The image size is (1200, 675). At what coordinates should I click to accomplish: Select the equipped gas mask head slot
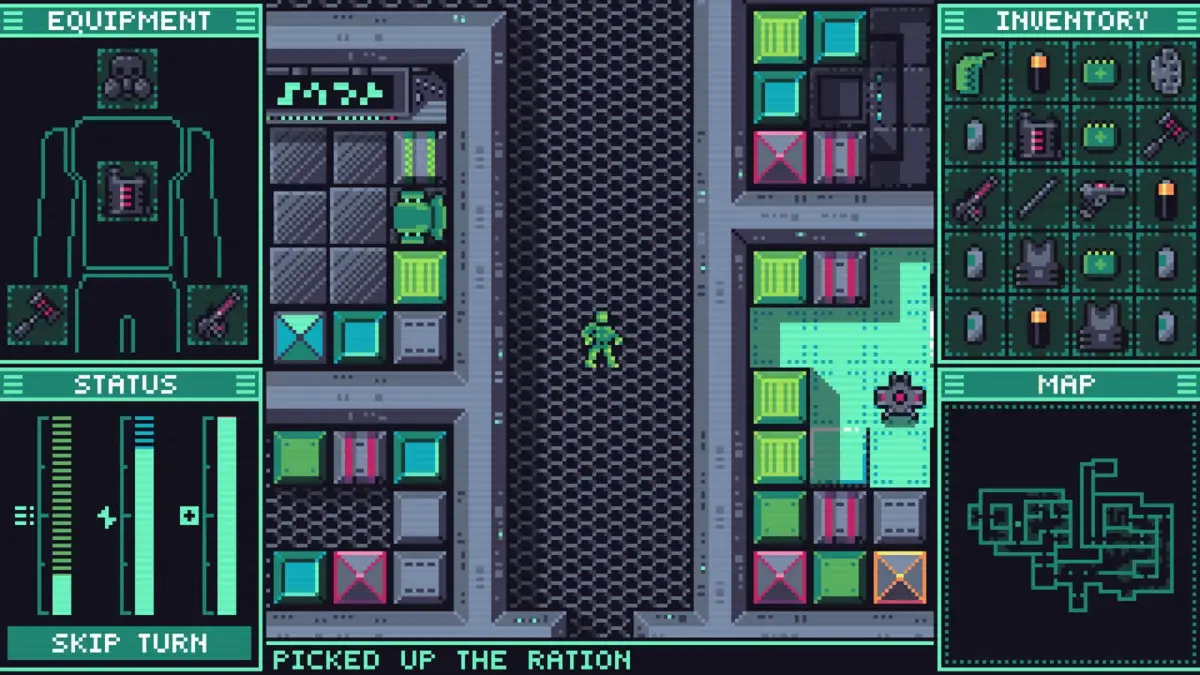127,78
